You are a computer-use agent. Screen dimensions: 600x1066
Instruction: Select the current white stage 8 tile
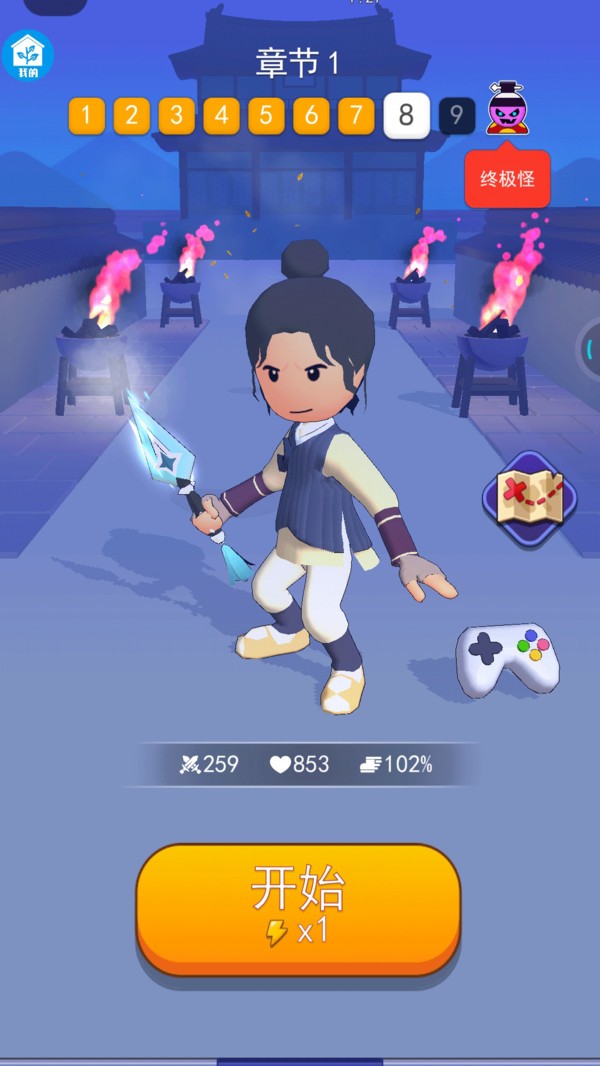coord(406,116)
